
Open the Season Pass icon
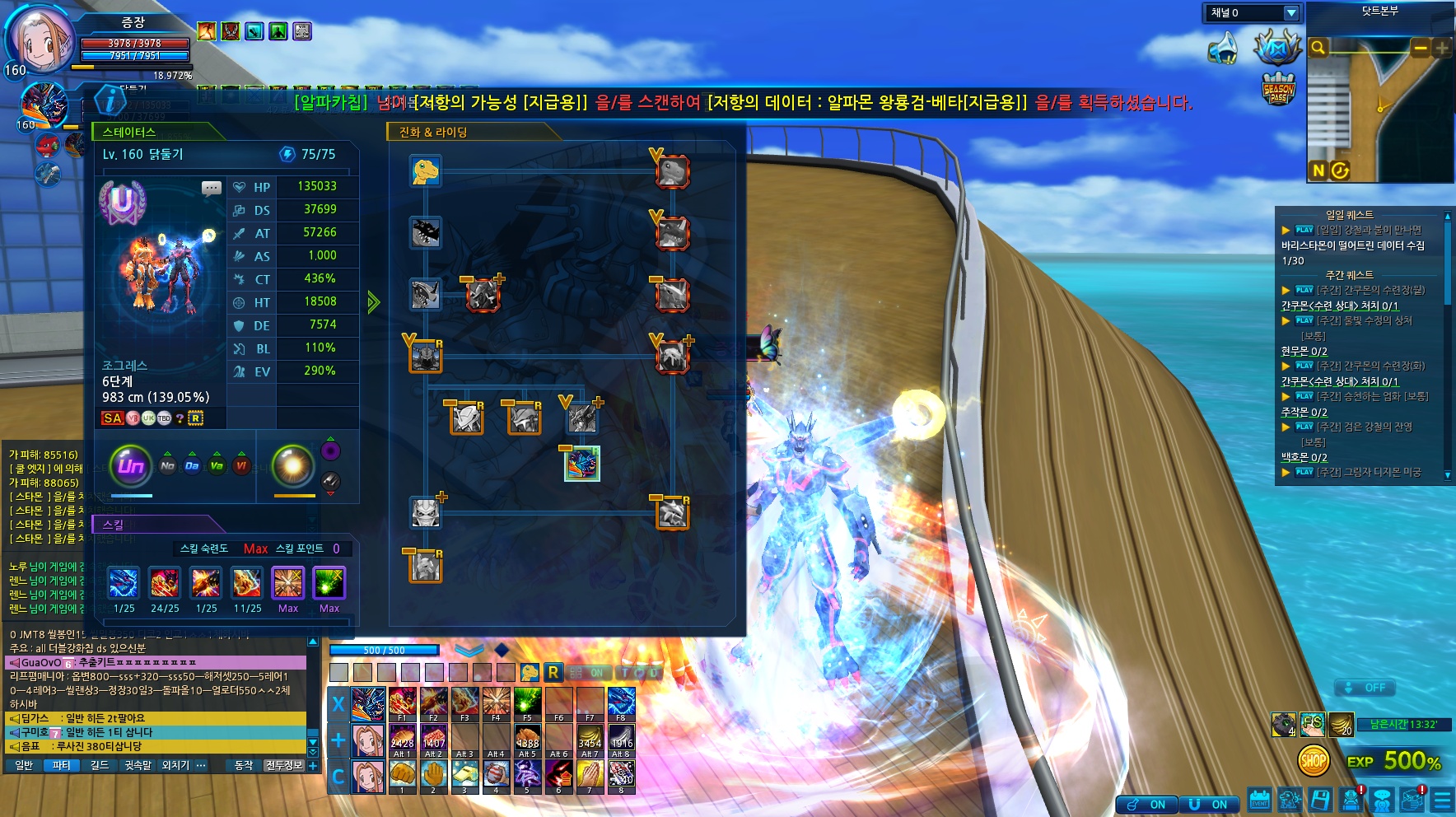click(1278, 88)
